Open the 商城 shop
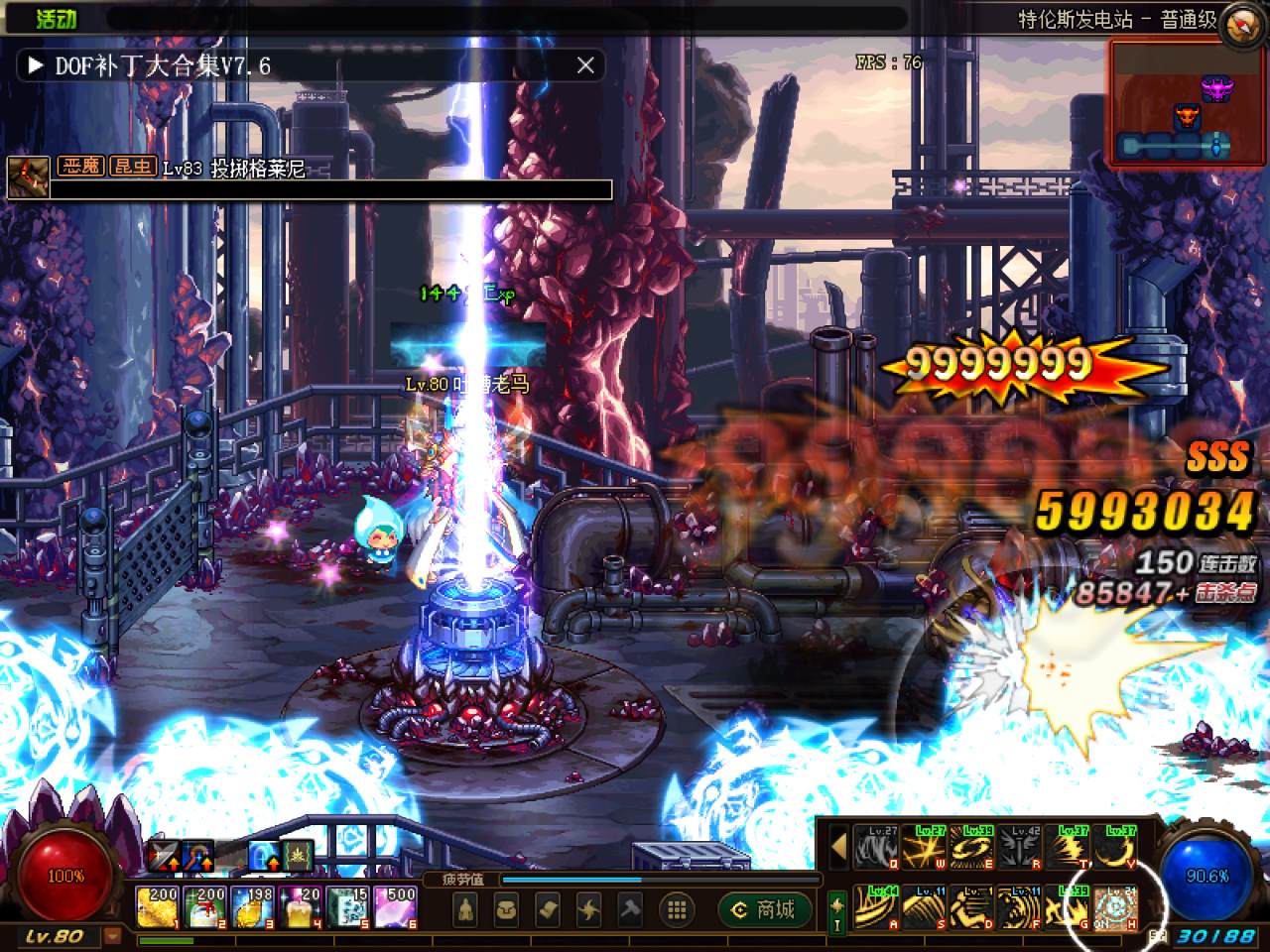This screenshot has height=952, width=1270. 764,908
